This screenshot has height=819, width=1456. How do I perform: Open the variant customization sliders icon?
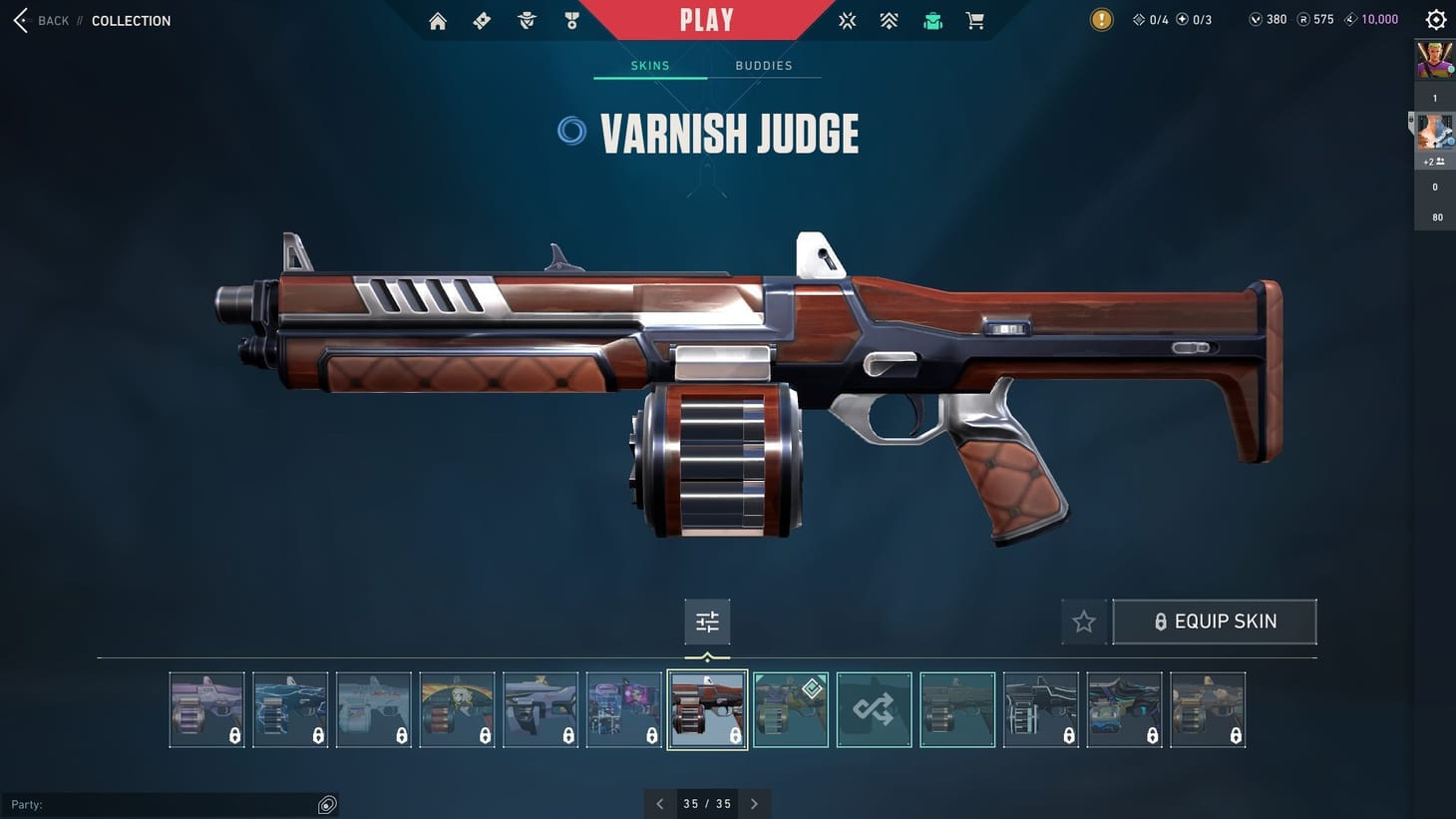click(x=707, y=620)
